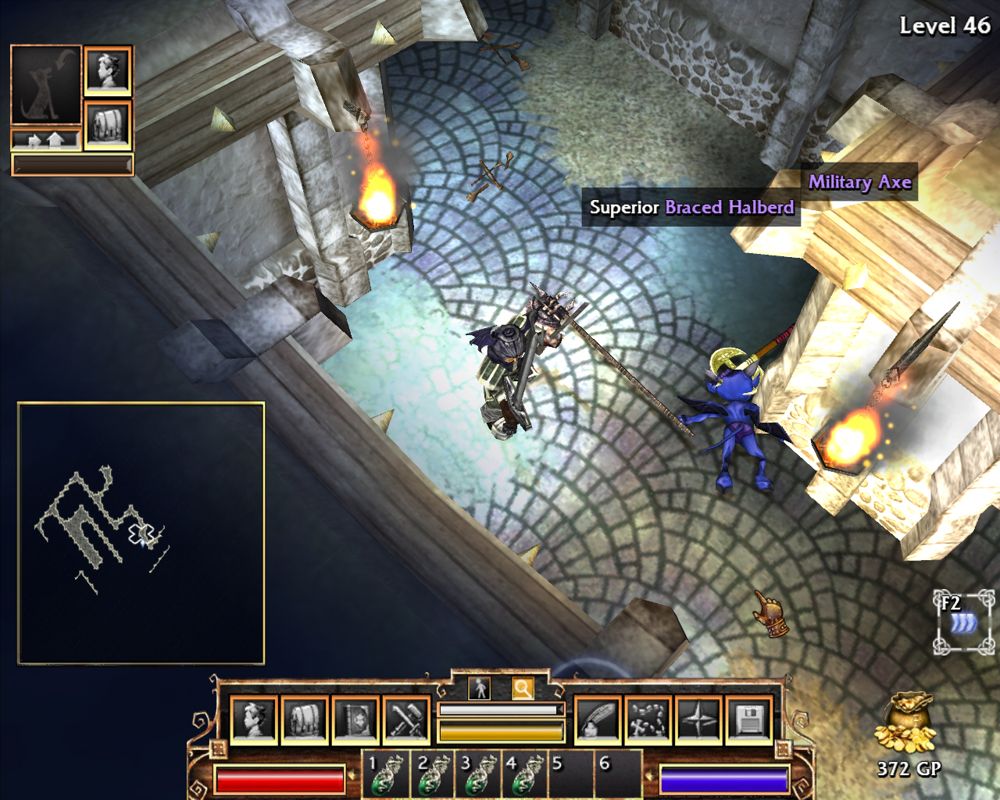Click the floppy disk save button
Image resolution: width=1000 pixels, height=800 pixels.
748,720
